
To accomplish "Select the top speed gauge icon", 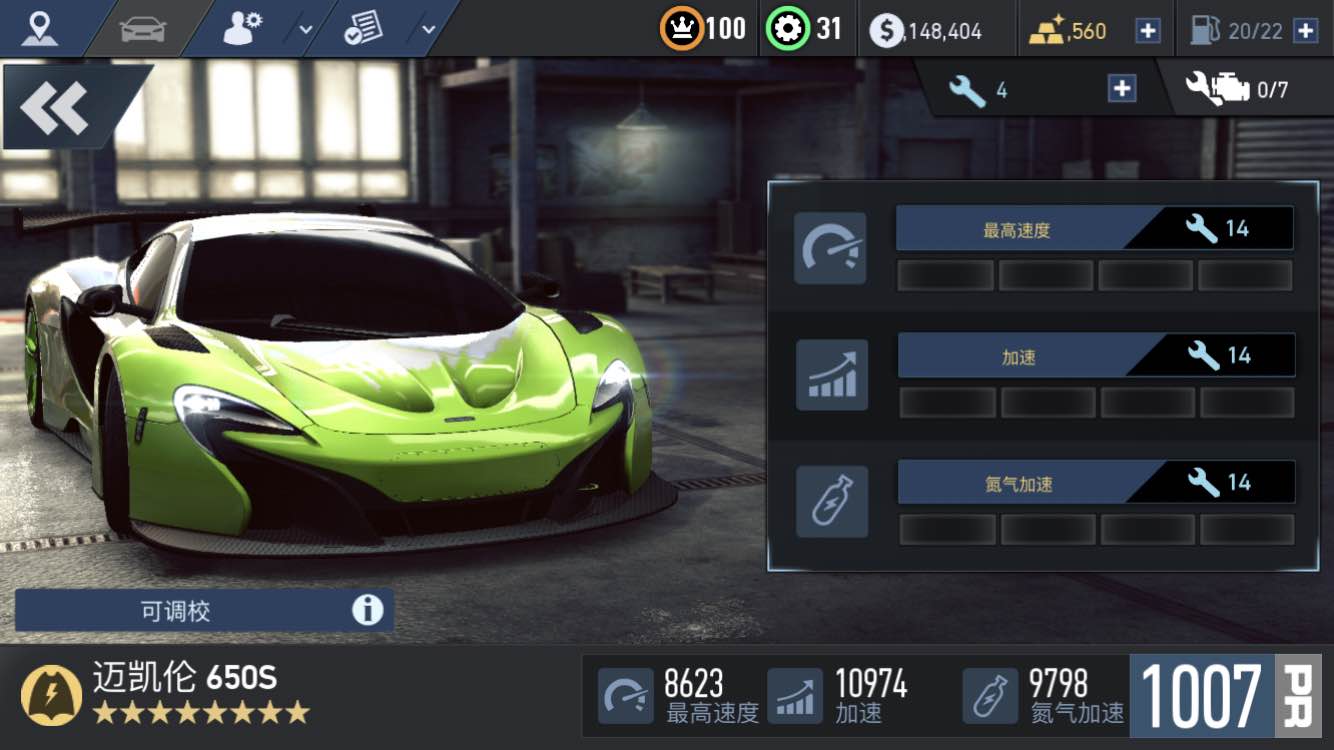I will point(830,248).
